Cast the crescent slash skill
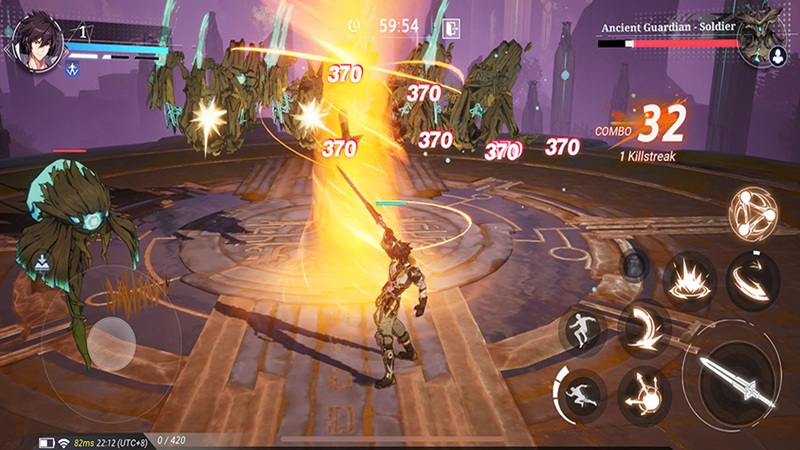Screen dimensions: 800x450 pyautogui.click(x=643, y=328)
